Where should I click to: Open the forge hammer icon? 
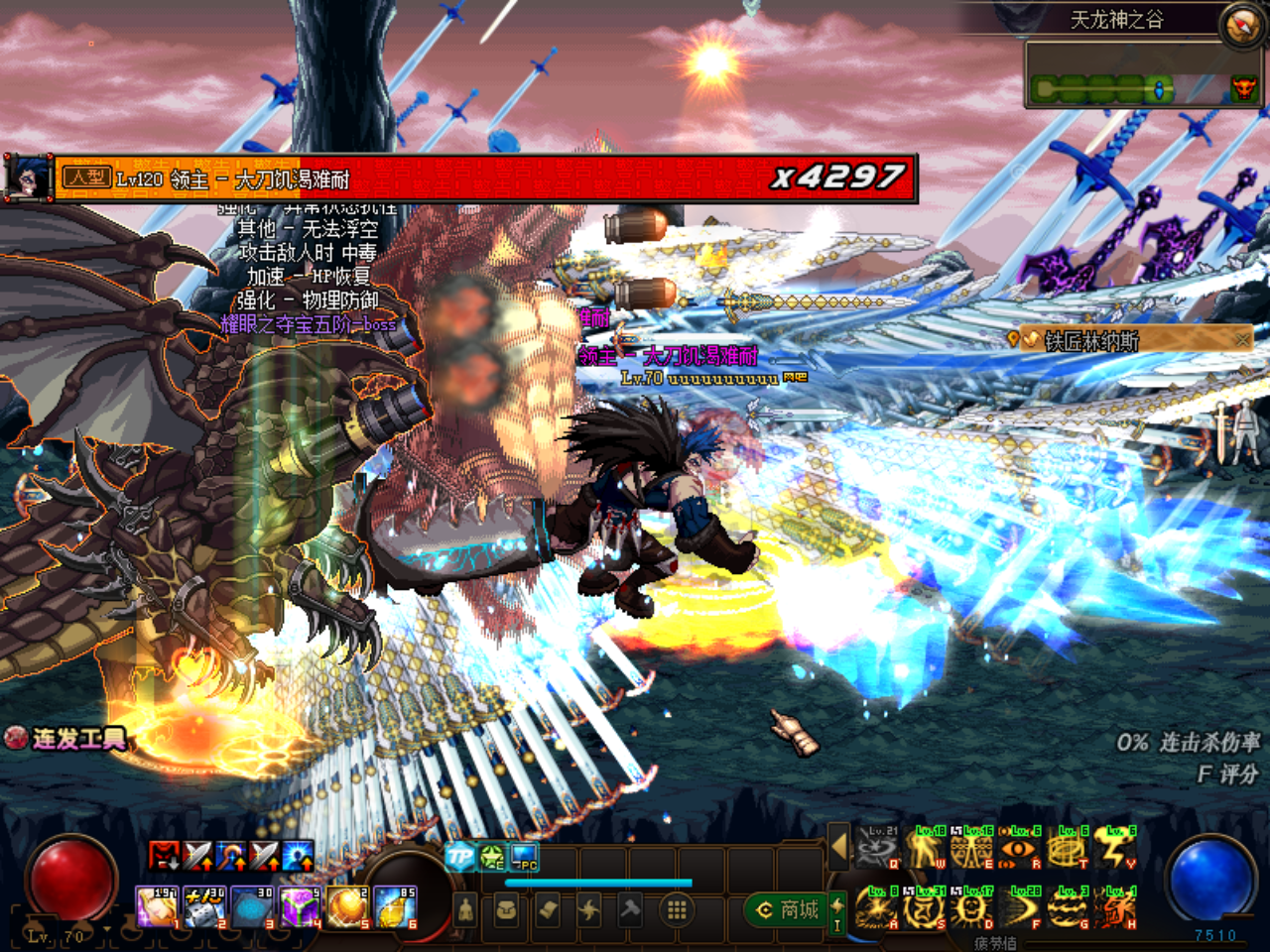click(631, 910)
